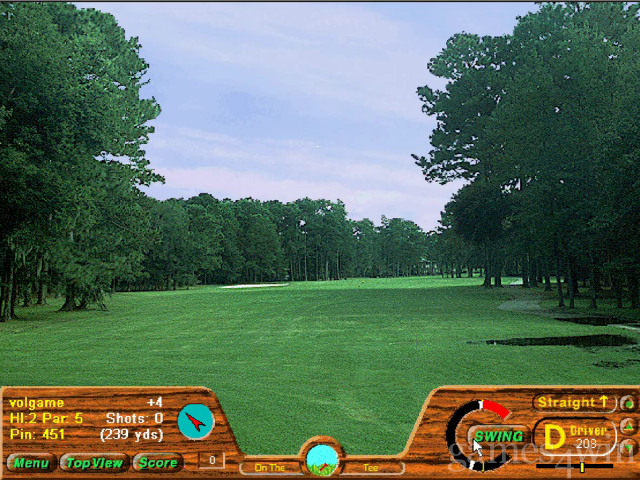Switch to Top View of the hole

(x=94, y=462)
